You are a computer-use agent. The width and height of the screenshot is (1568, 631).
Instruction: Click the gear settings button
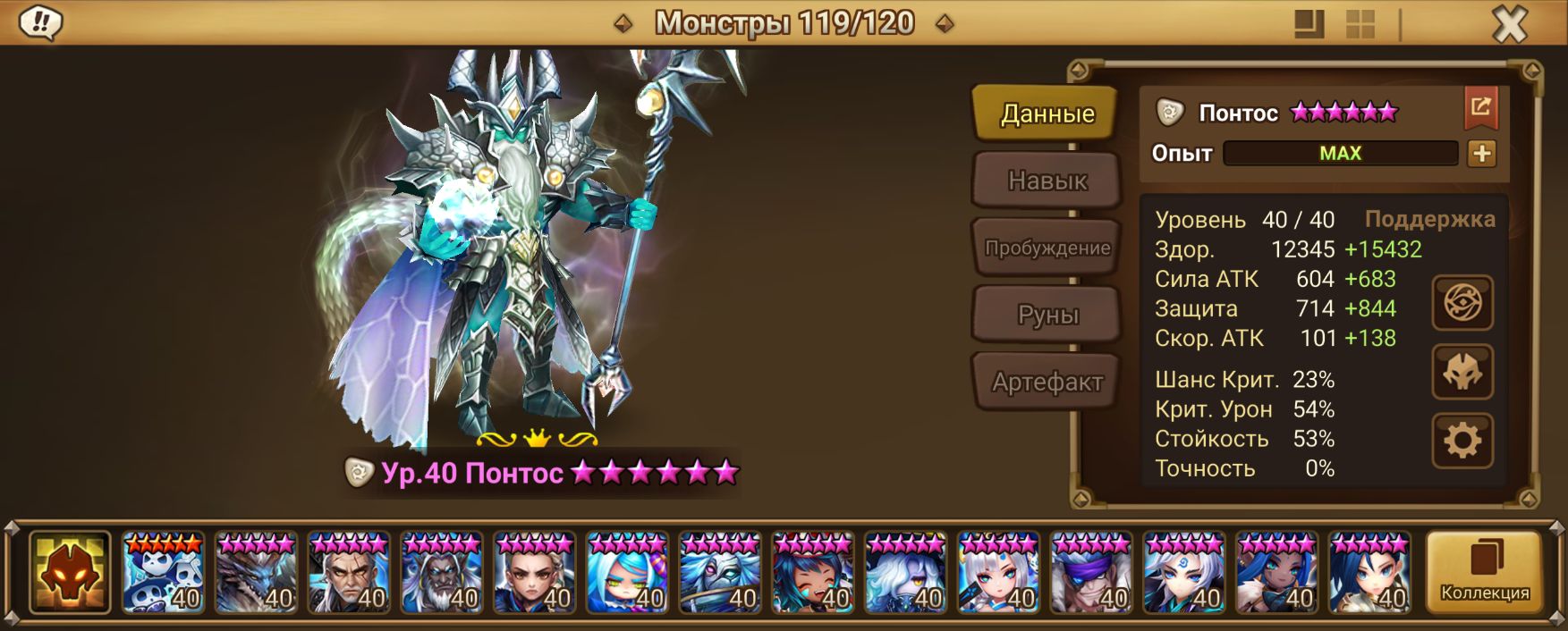[x=1462, y=441]
